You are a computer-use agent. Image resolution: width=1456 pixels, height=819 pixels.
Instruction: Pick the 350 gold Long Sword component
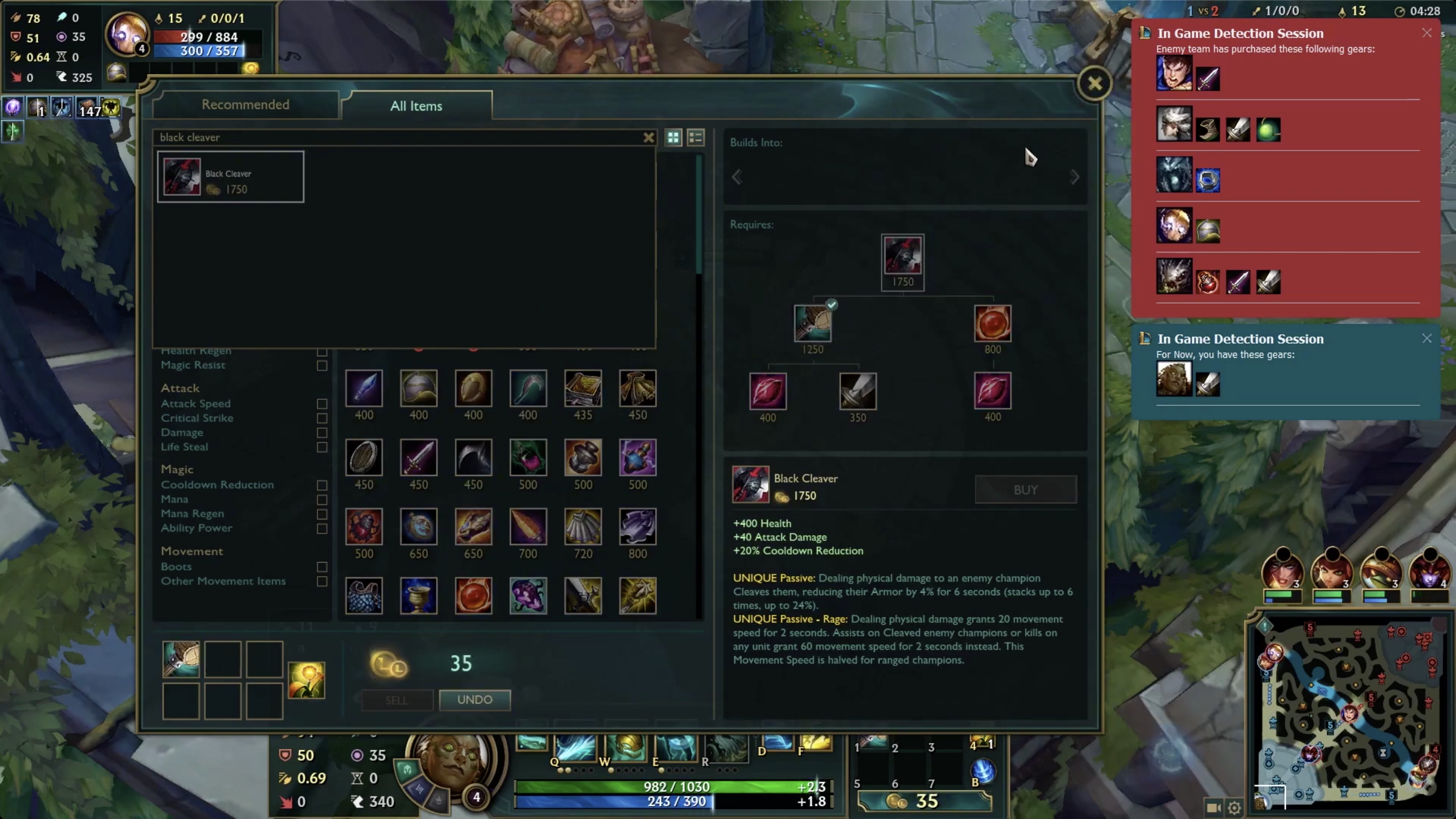tap(857, 391)
